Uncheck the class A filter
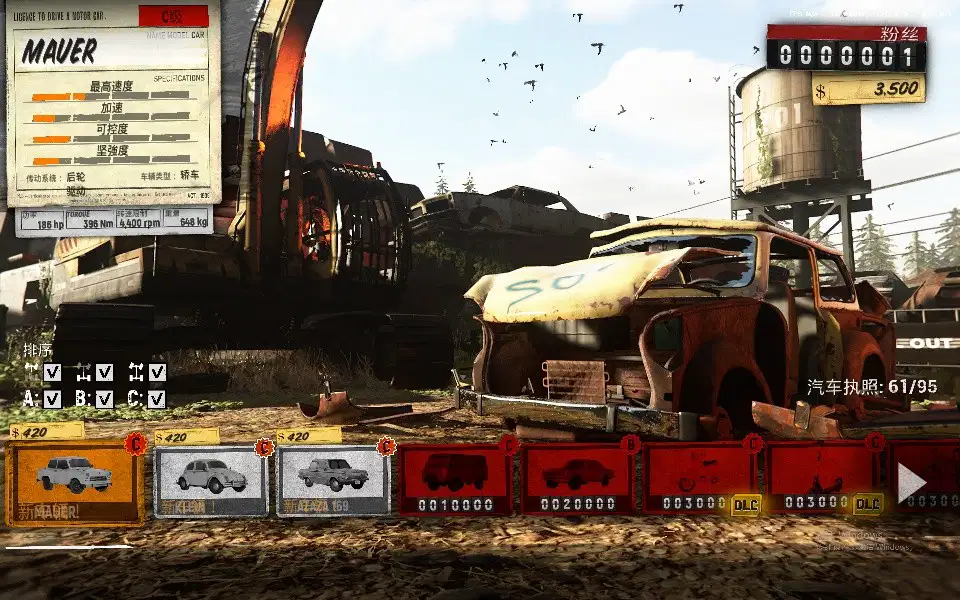Viewport: 960px width, 600px height. coord(53,399)
